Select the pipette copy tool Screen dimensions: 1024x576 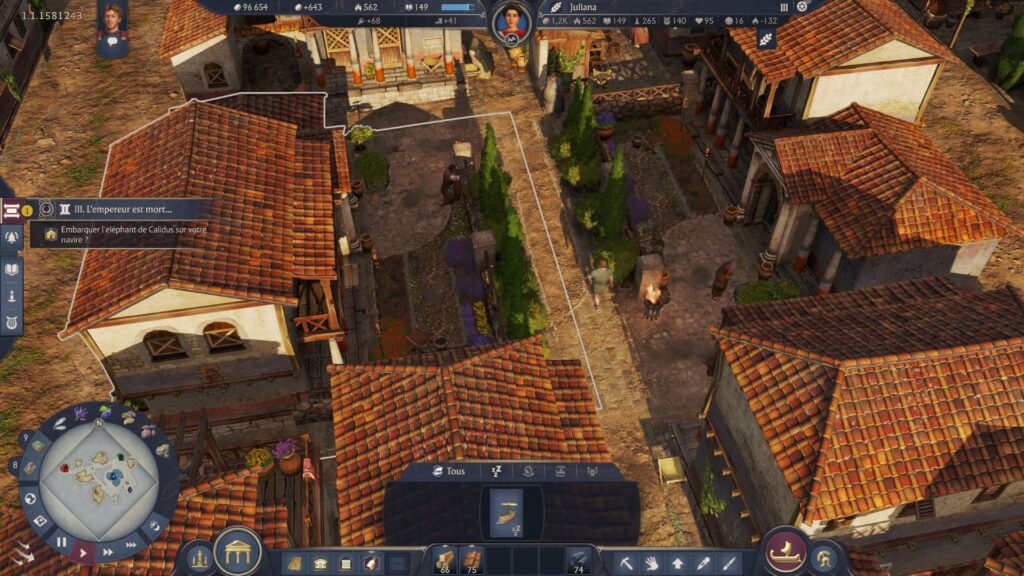(x=704, y=563)
